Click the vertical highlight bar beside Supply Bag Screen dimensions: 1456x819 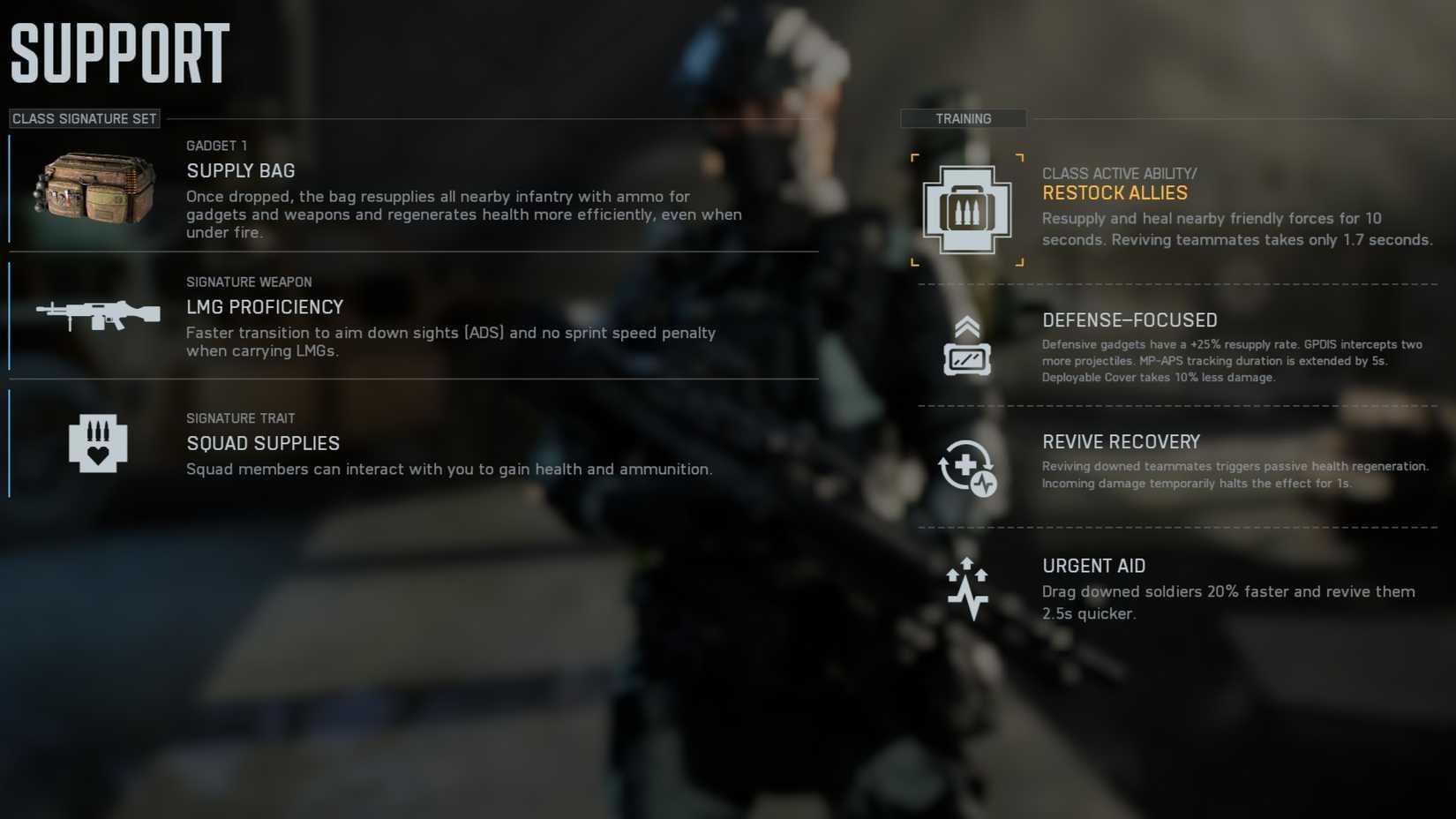tap(10, 188)
